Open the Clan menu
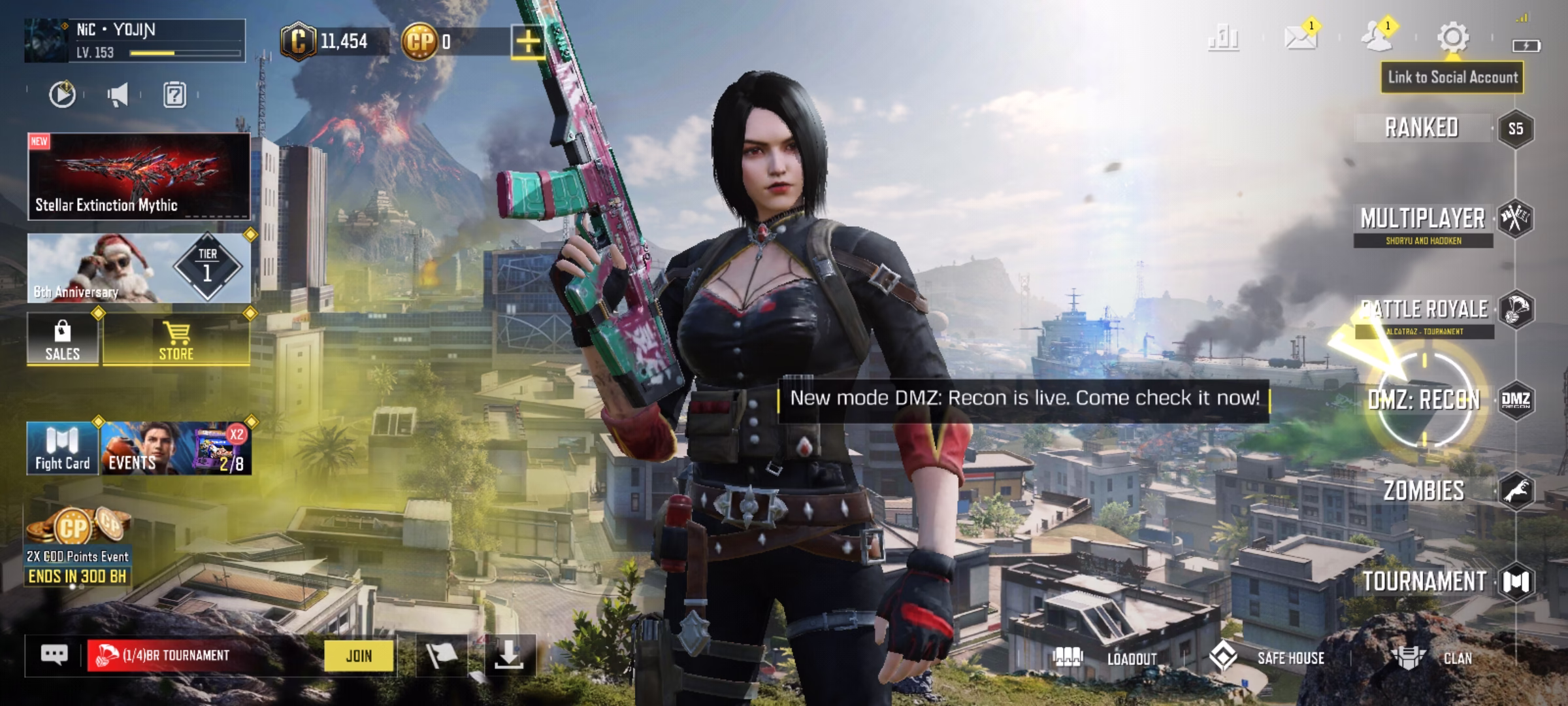 (x=1434, y=658)
